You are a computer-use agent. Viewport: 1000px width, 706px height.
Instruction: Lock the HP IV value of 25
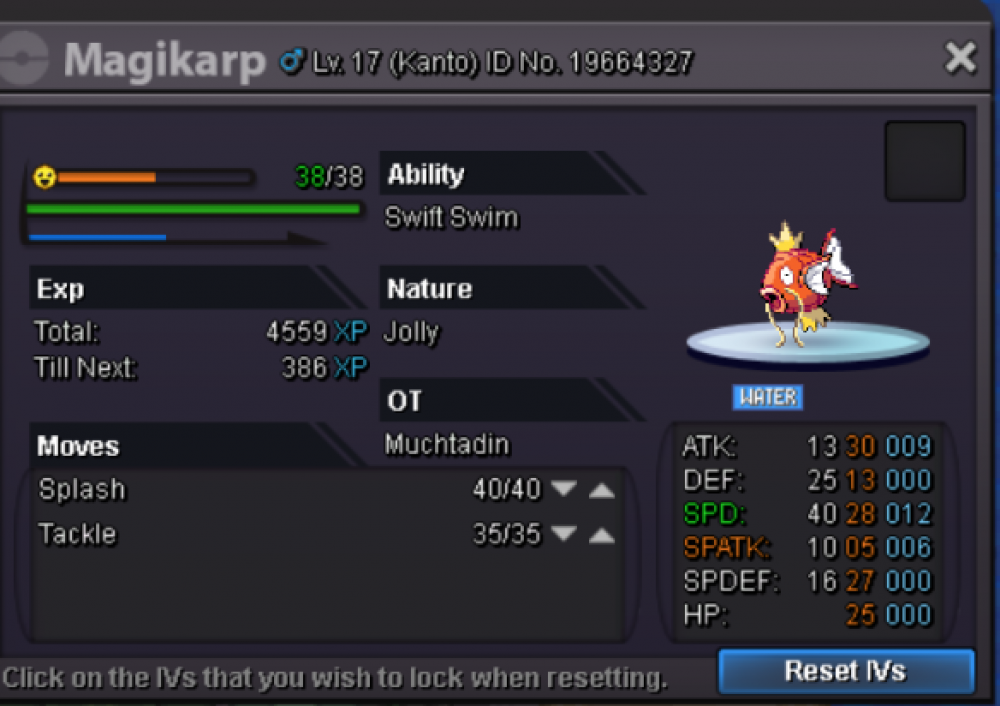pos(860,615)
